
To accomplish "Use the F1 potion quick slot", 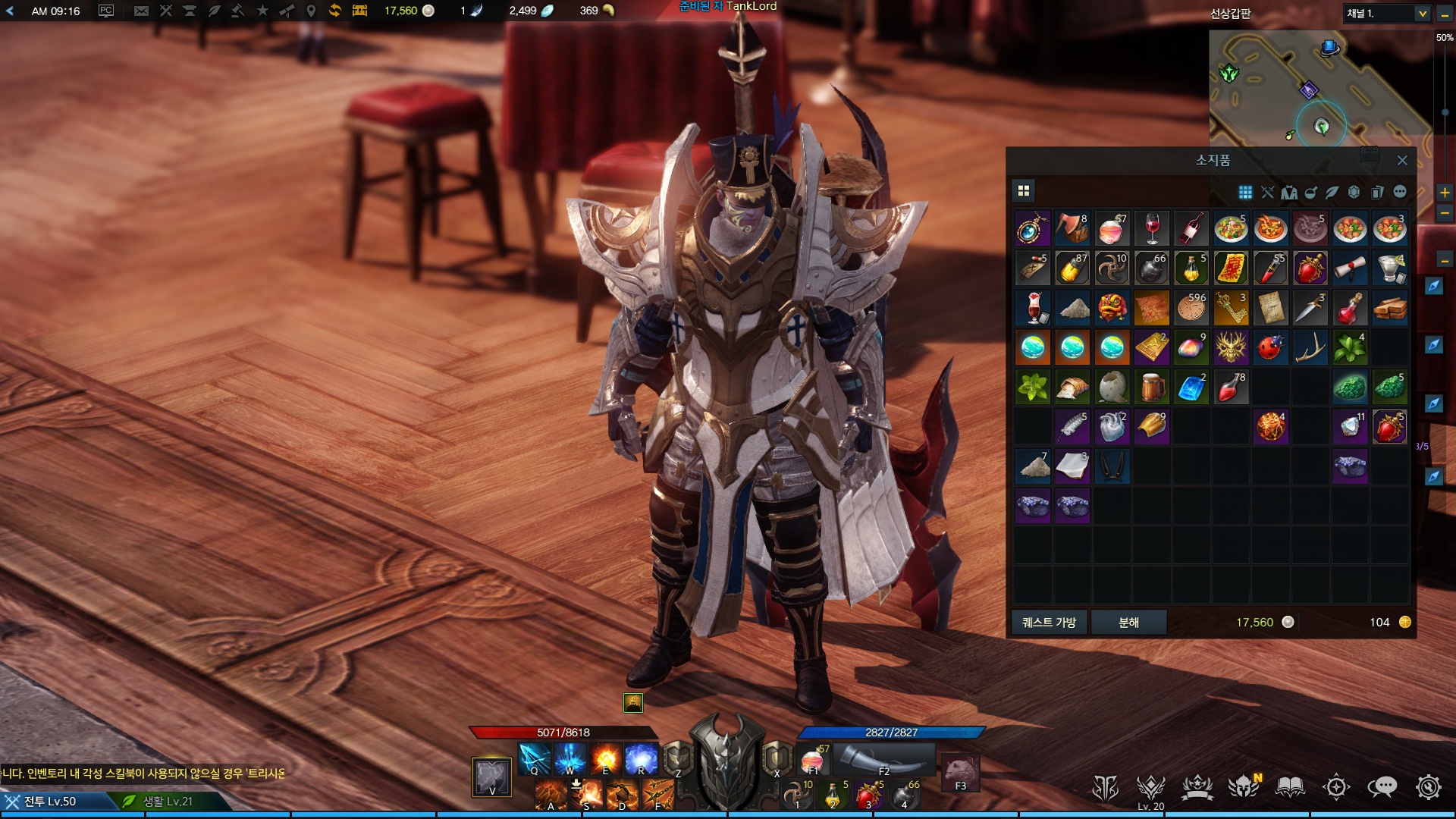I will pos(812,759).
